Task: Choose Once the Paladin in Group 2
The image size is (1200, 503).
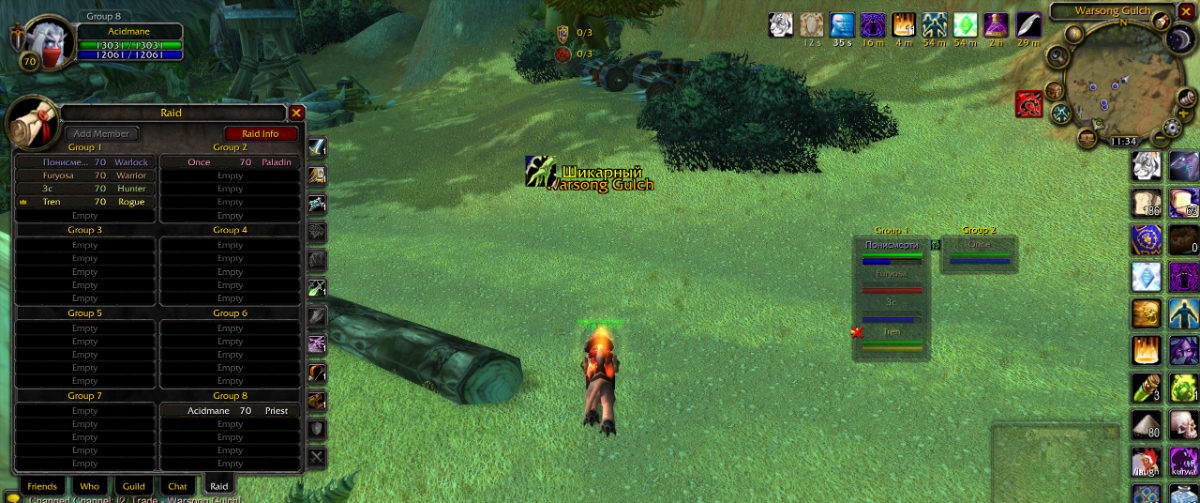Action: pos(230,162)
